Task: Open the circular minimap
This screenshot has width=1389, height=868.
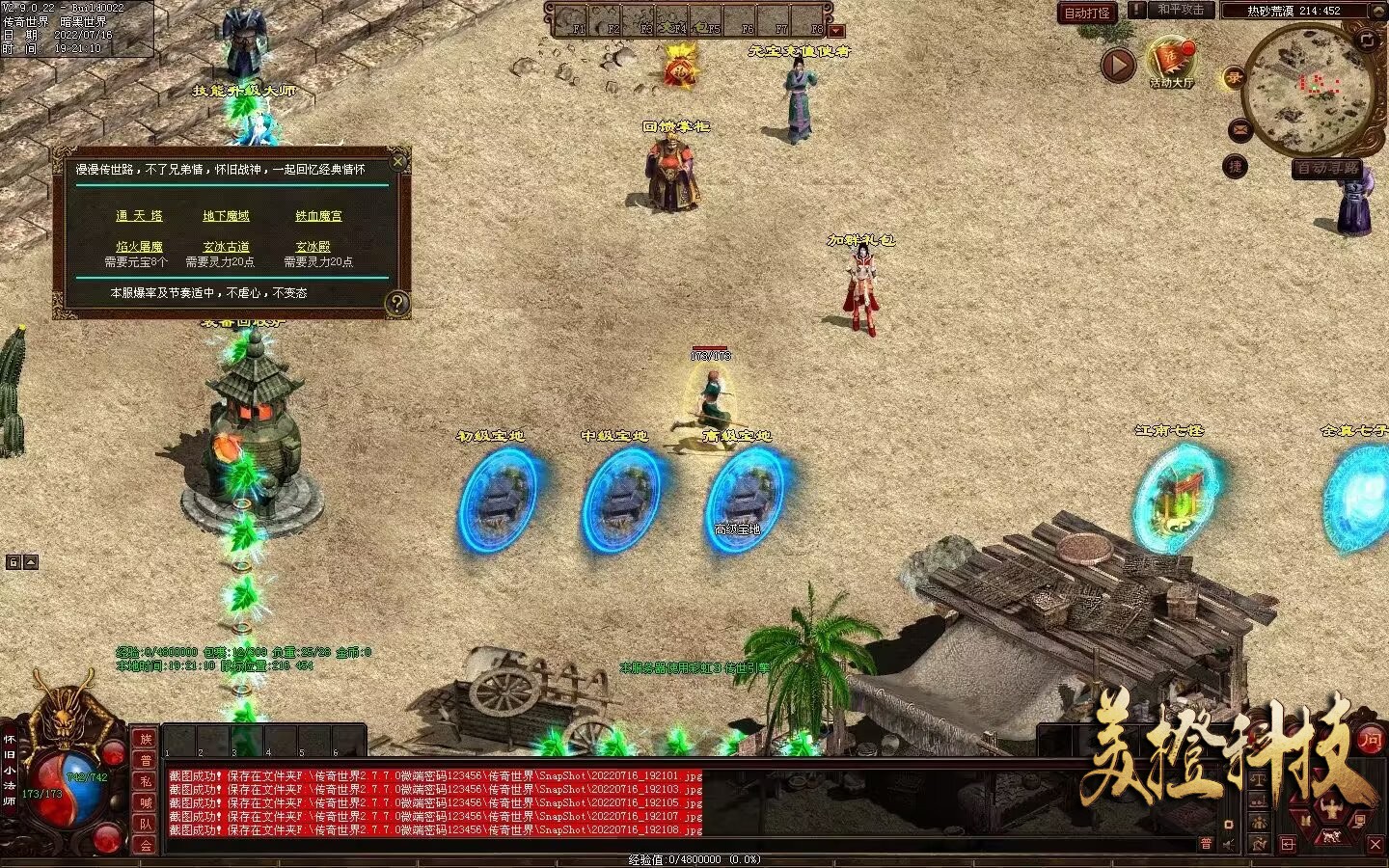Action: 1307,90
